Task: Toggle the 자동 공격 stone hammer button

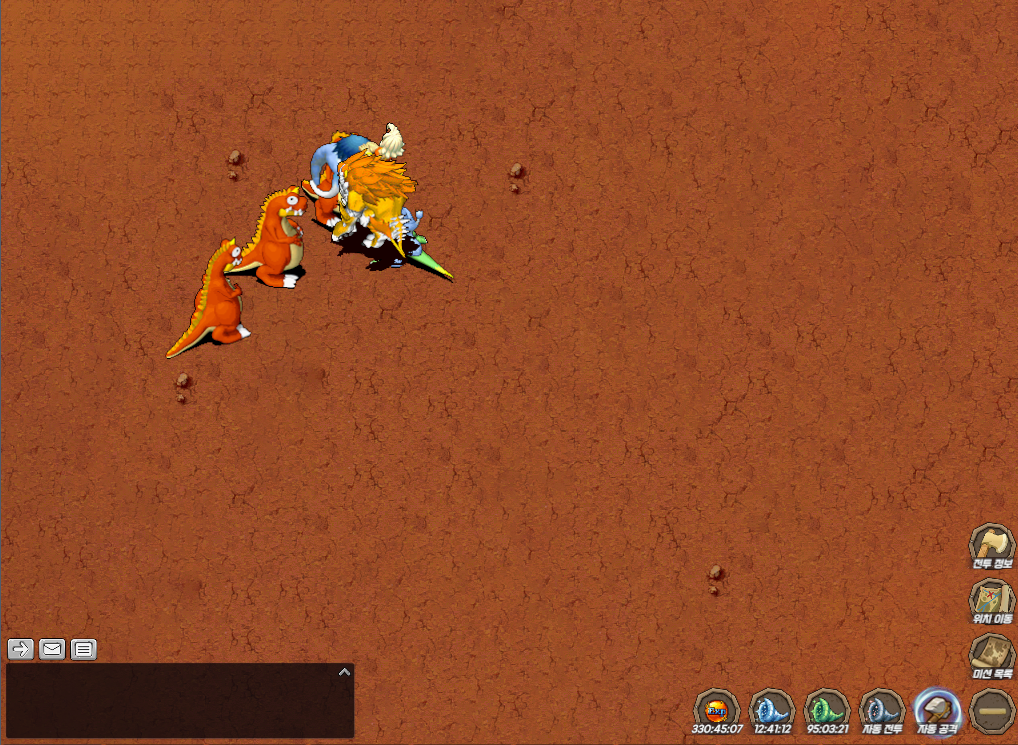Action: [937, 709]
